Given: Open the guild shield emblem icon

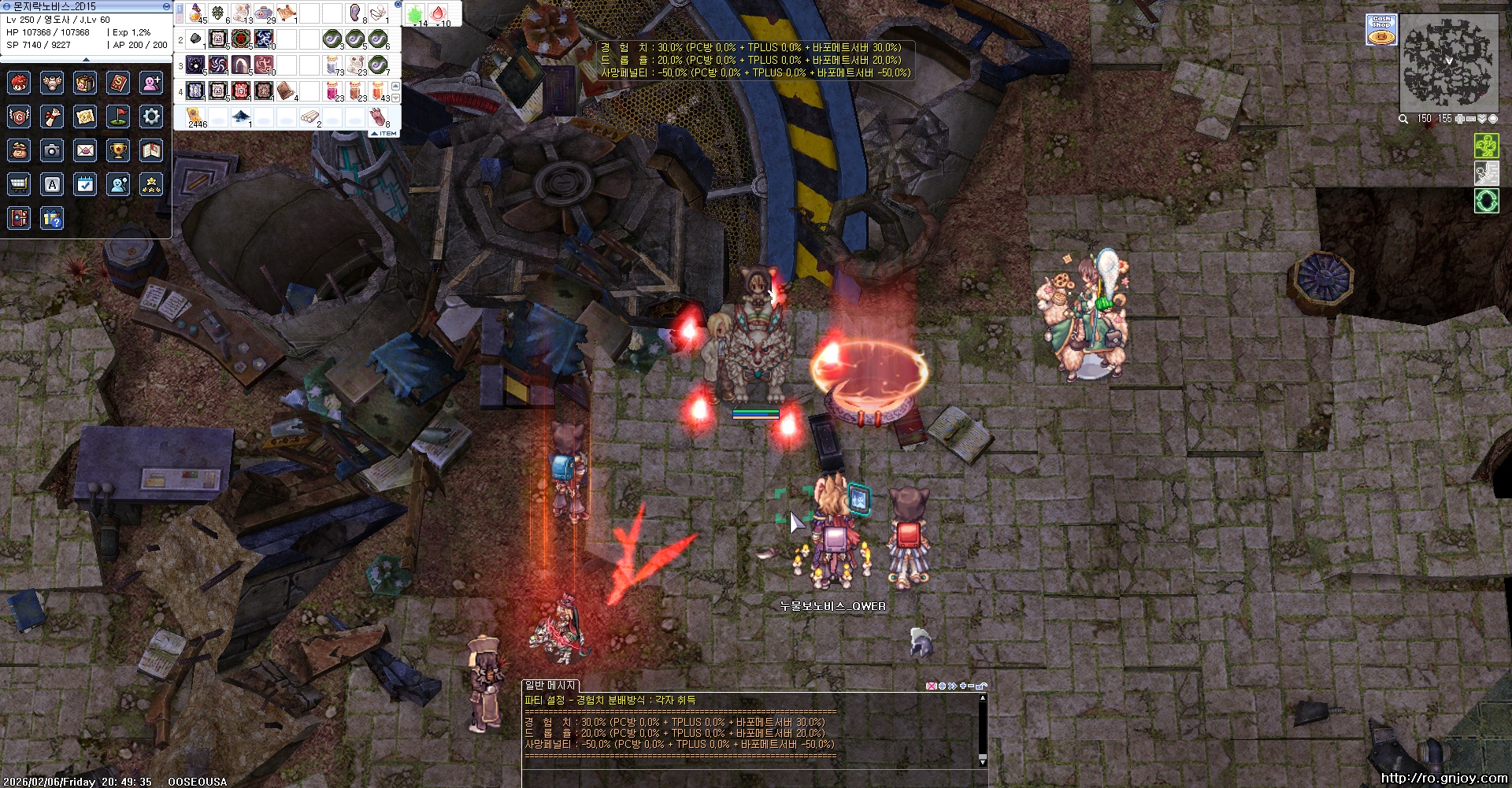Looking at the screenshot, I should [x=19, y=117].
